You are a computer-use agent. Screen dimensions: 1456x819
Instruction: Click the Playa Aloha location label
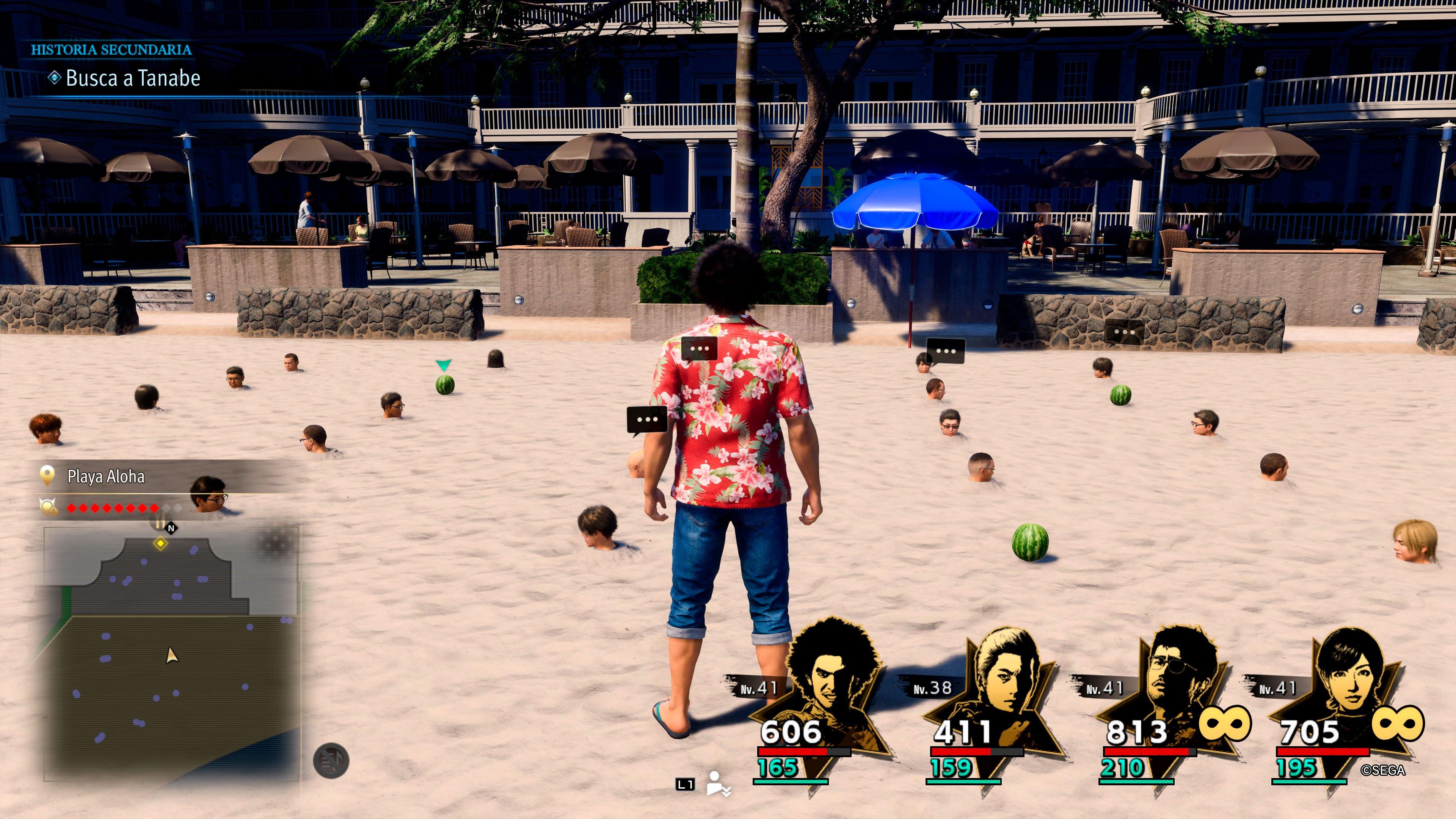point(106,477)
